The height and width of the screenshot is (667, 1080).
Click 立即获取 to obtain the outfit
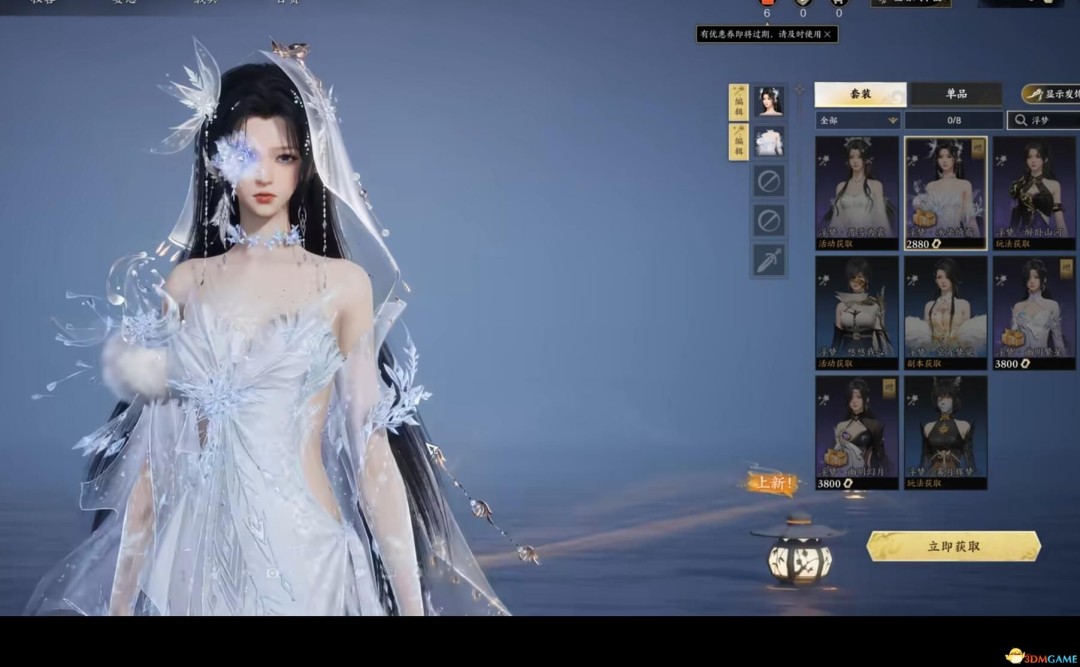pyautogui.click(x=953, y=546)
